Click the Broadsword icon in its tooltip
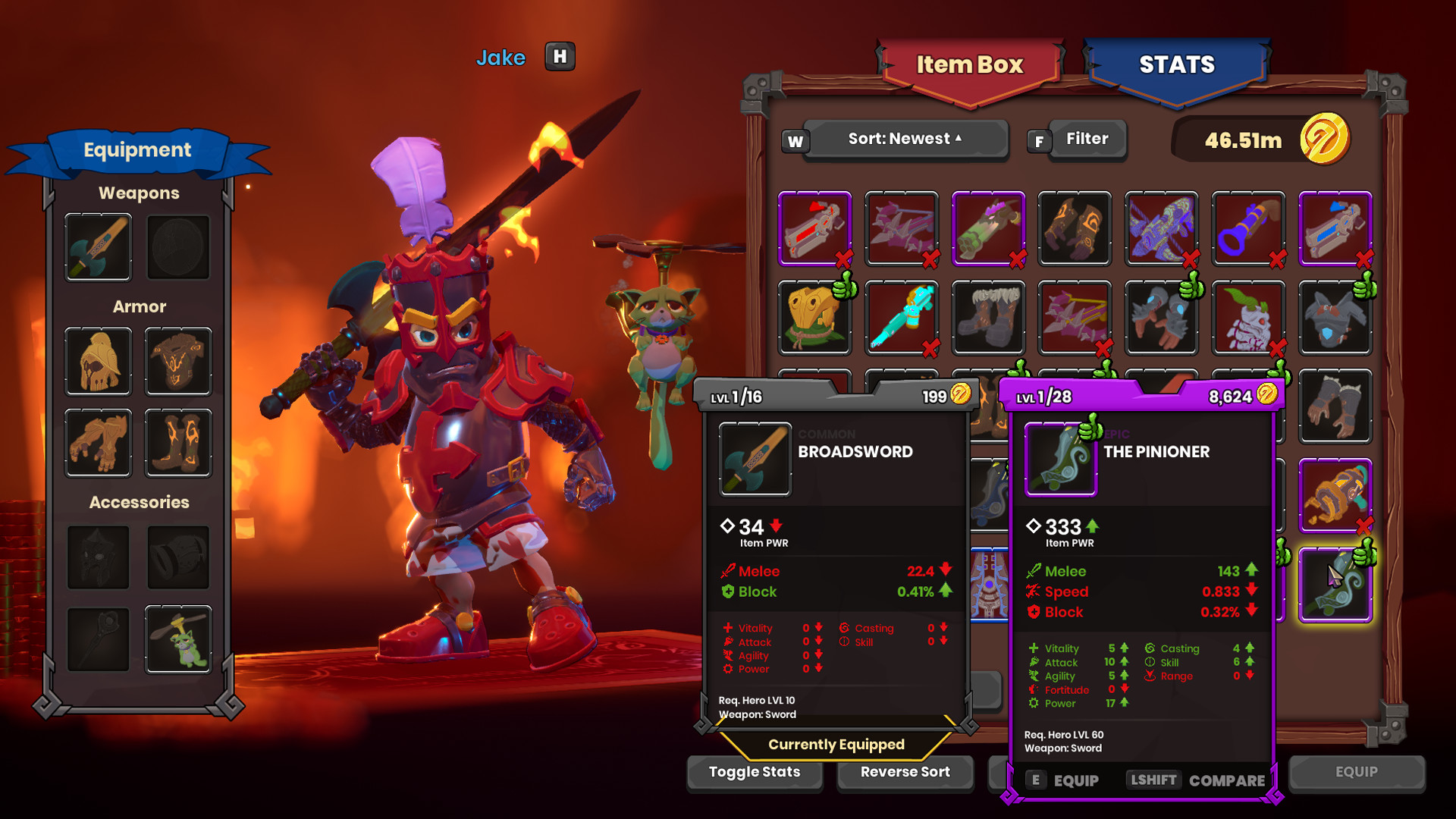Screen dimensions: 1456x819 (x=754, y=458)
